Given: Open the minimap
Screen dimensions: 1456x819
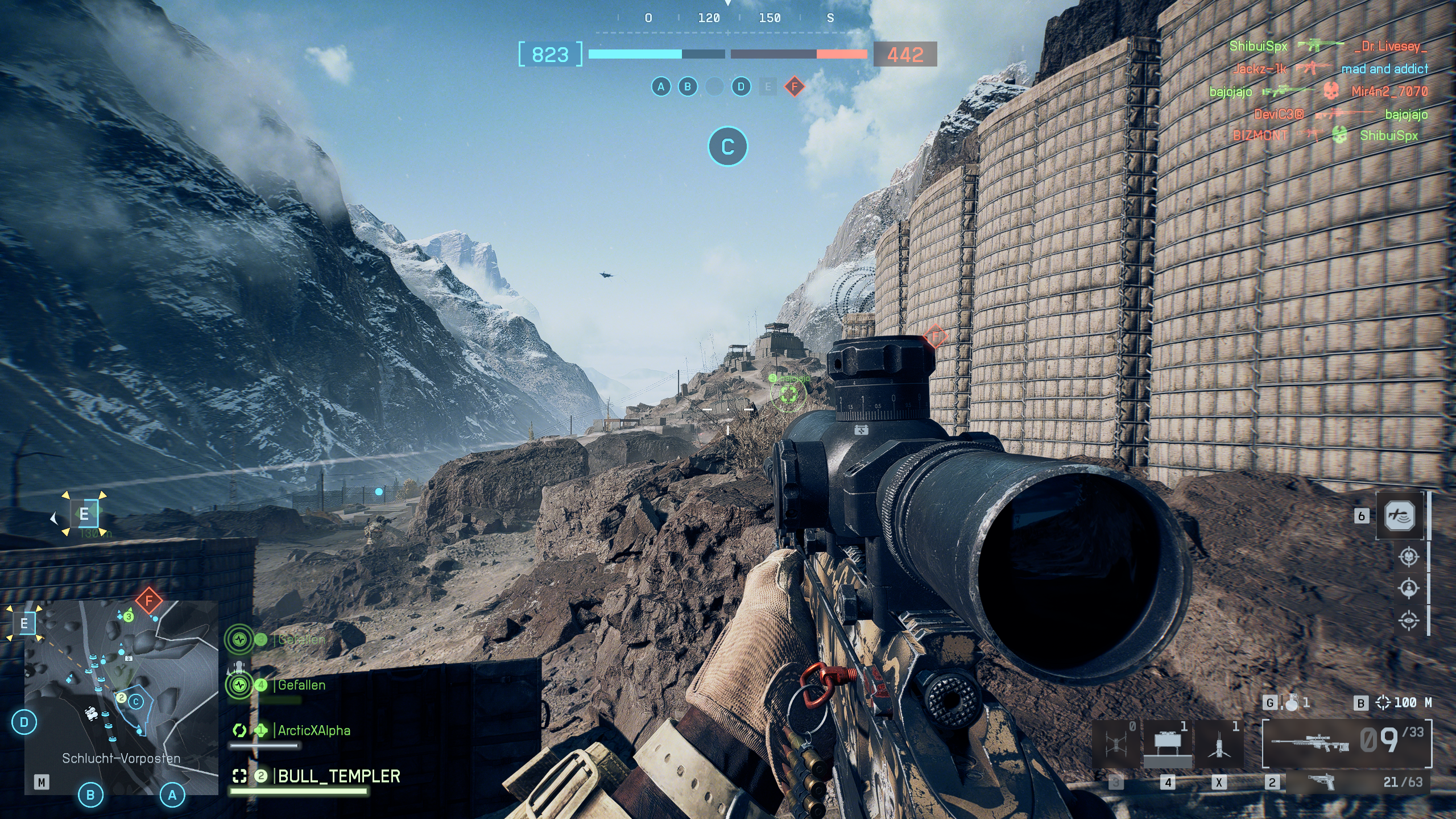Looking at the screenshot, I should [121, 697].
